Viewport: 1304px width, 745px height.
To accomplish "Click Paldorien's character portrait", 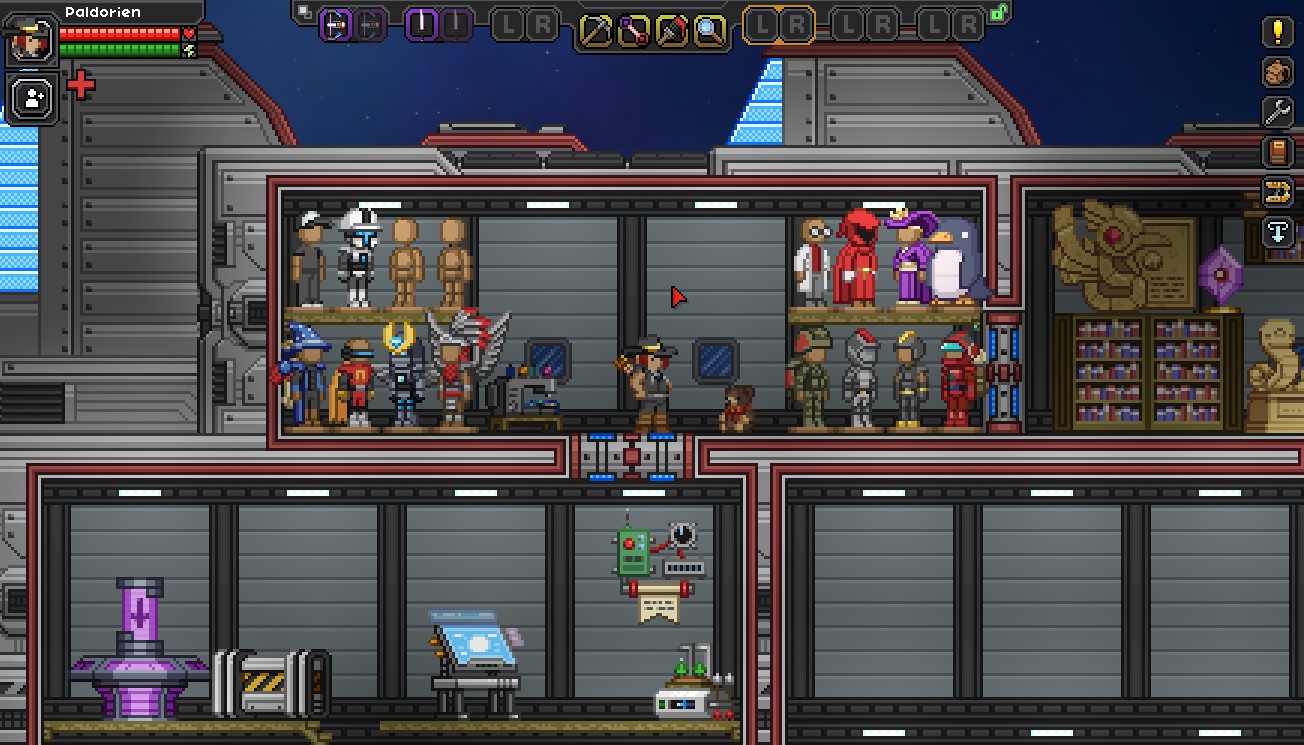I will [30, 40].
